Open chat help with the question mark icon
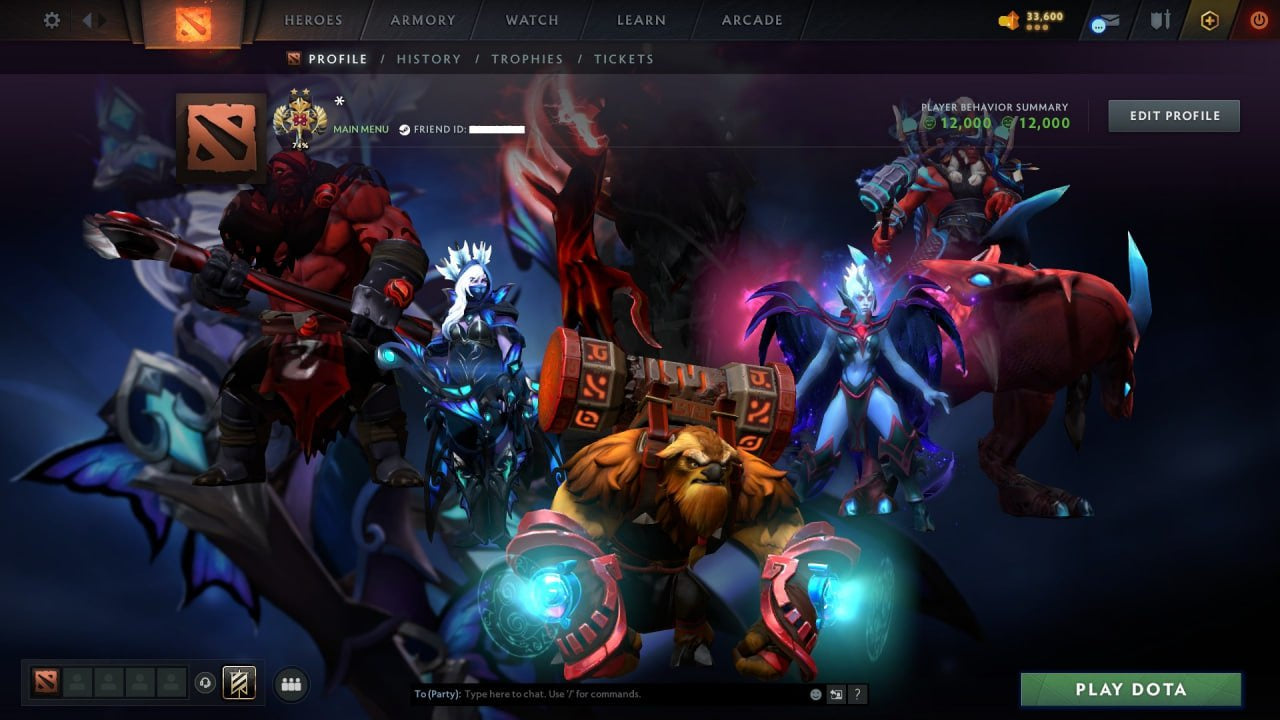Viewport: 1280px width, 720px height. [857, 693]
